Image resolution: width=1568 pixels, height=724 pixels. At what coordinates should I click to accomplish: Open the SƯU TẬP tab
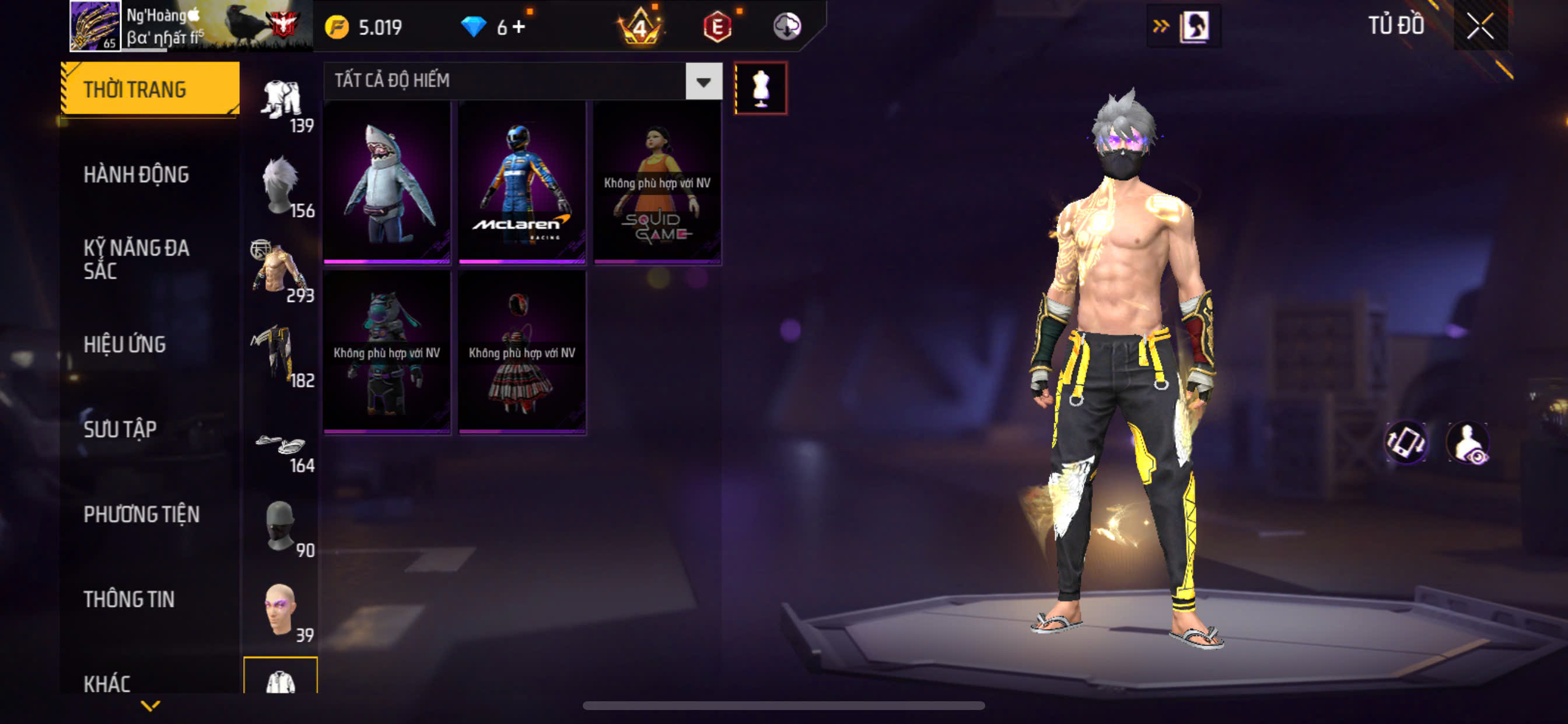click(120, 429)
